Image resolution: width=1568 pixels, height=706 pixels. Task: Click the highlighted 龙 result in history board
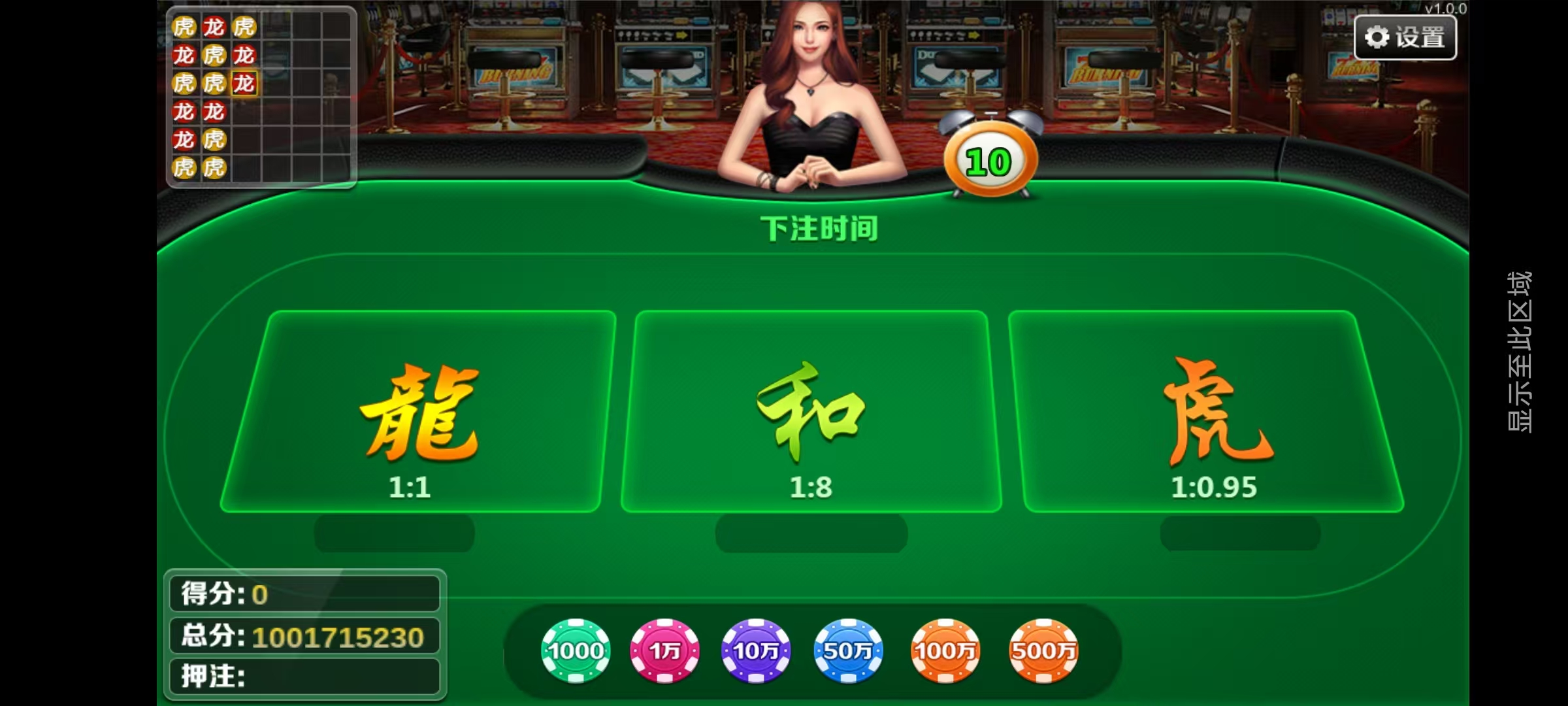pos(244,84)
